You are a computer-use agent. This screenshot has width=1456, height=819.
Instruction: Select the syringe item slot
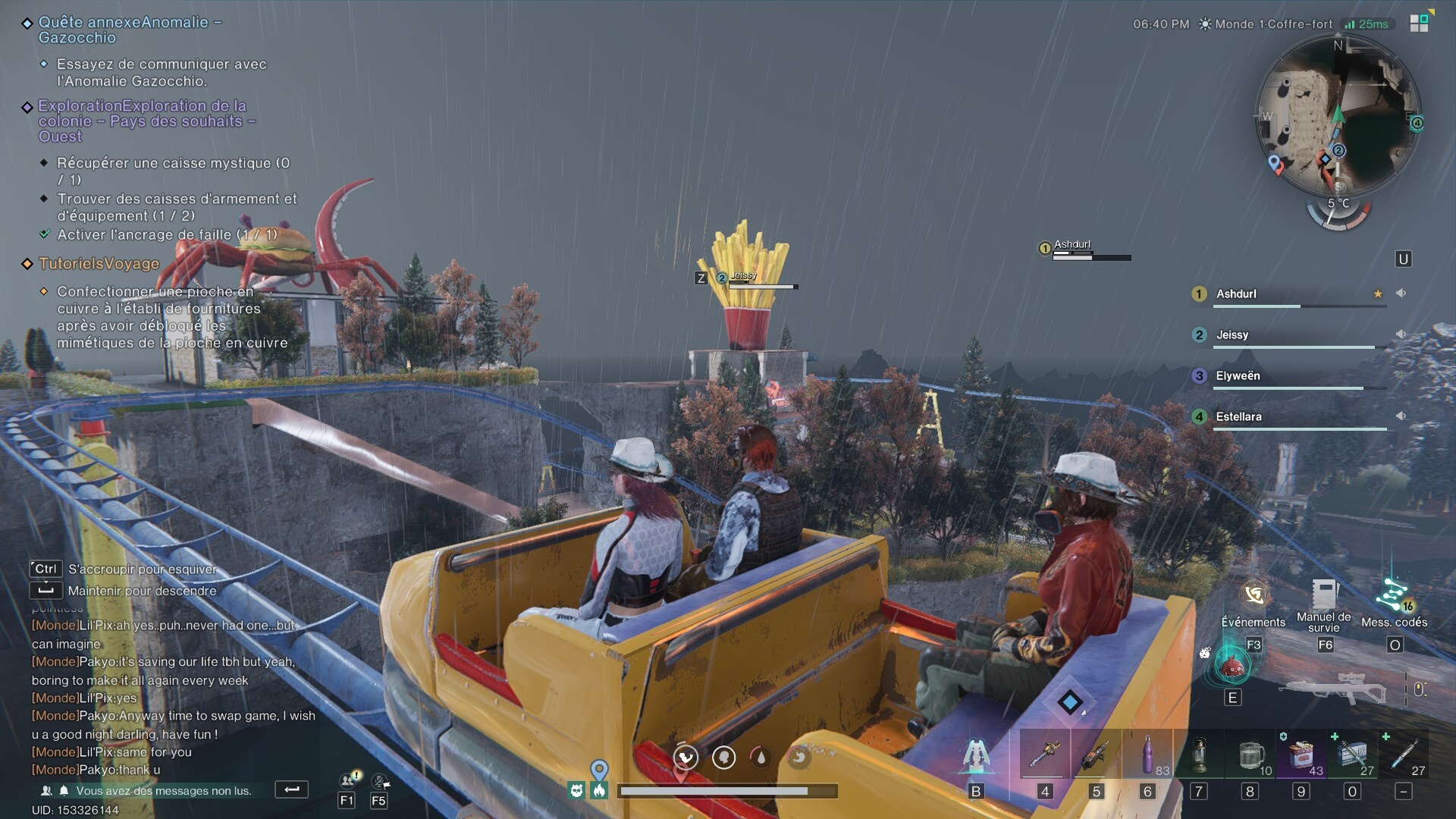1404,755
